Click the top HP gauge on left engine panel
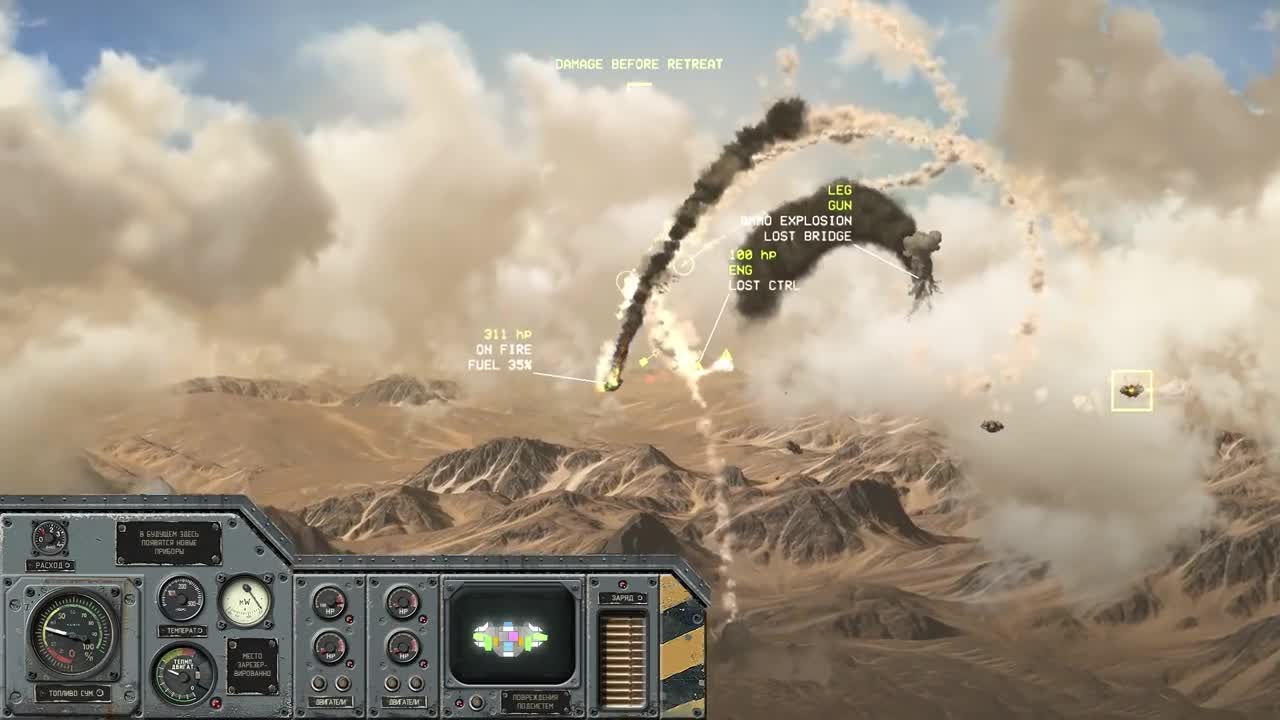The height and width of the screenshot is (720, 1280). [x=328, y=605]
